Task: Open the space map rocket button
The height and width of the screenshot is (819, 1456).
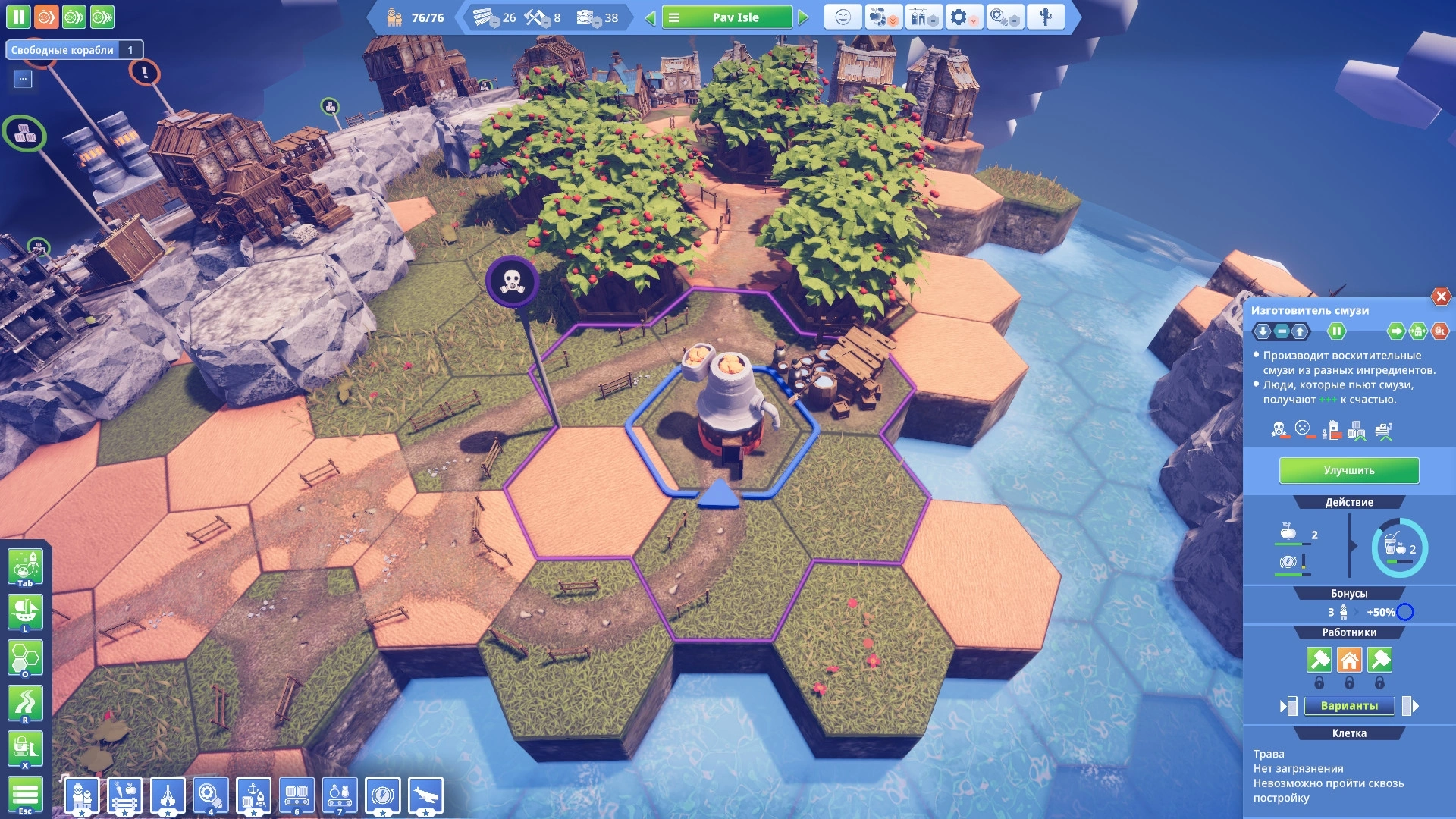Action: pyautogui.click(x=25, y=566)
